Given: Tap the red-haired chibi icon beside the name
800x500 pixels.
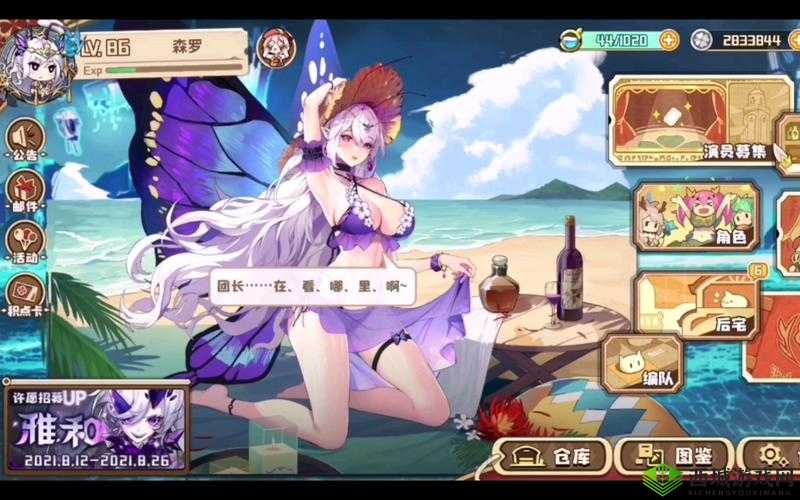Looking at the screenshot, I should 272,45.
